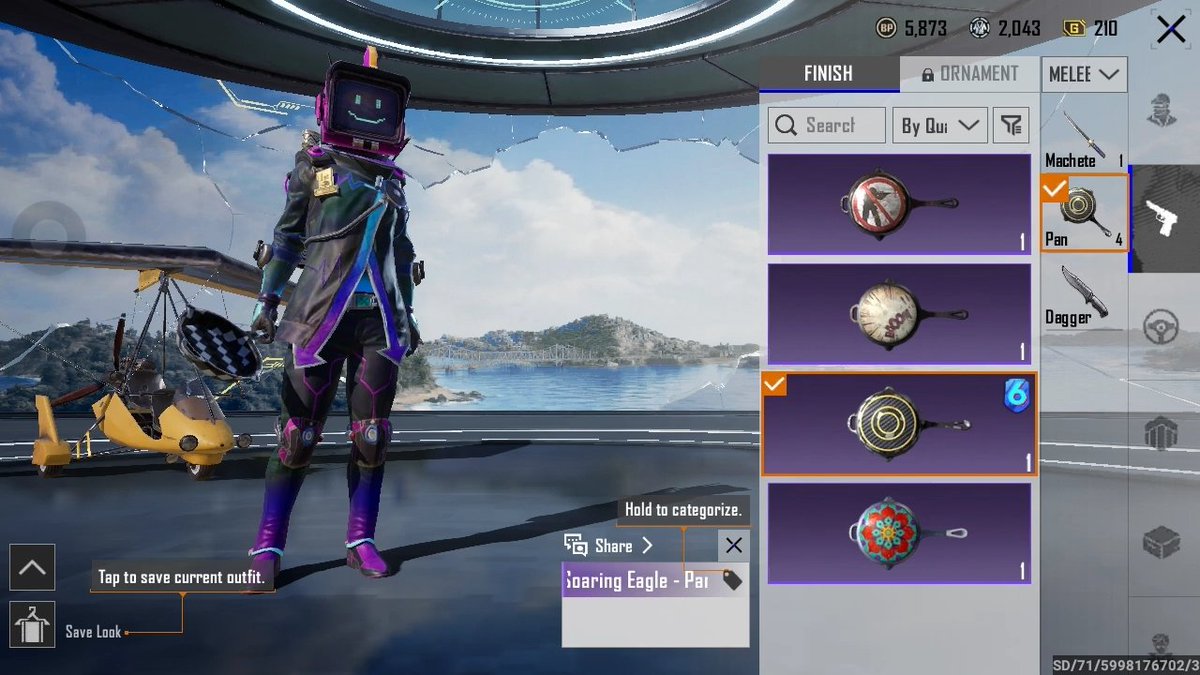The width and height of the screenshot is (1200, 675).
Task: Select the Pan melee weapon
Action: 1084,212
